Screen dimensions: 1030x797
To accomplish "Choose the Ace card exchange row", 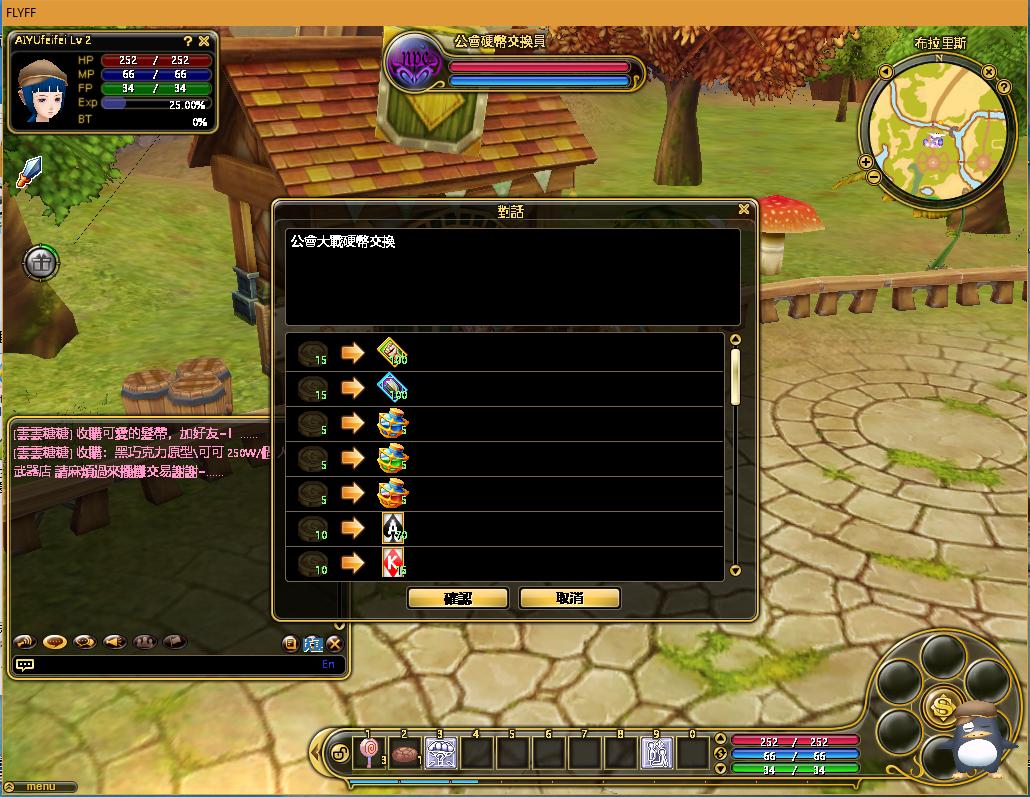I will (x=503, y=529).
